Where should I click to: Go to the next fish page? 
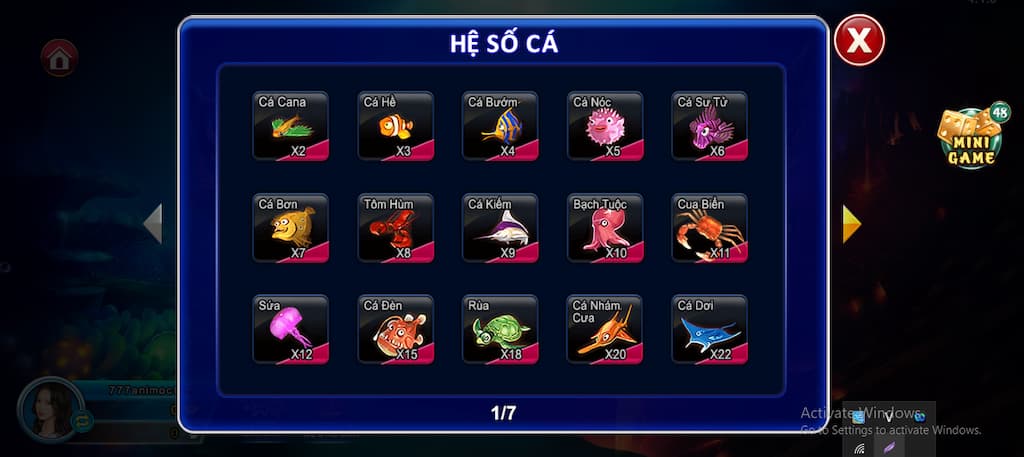coord(851,224)
